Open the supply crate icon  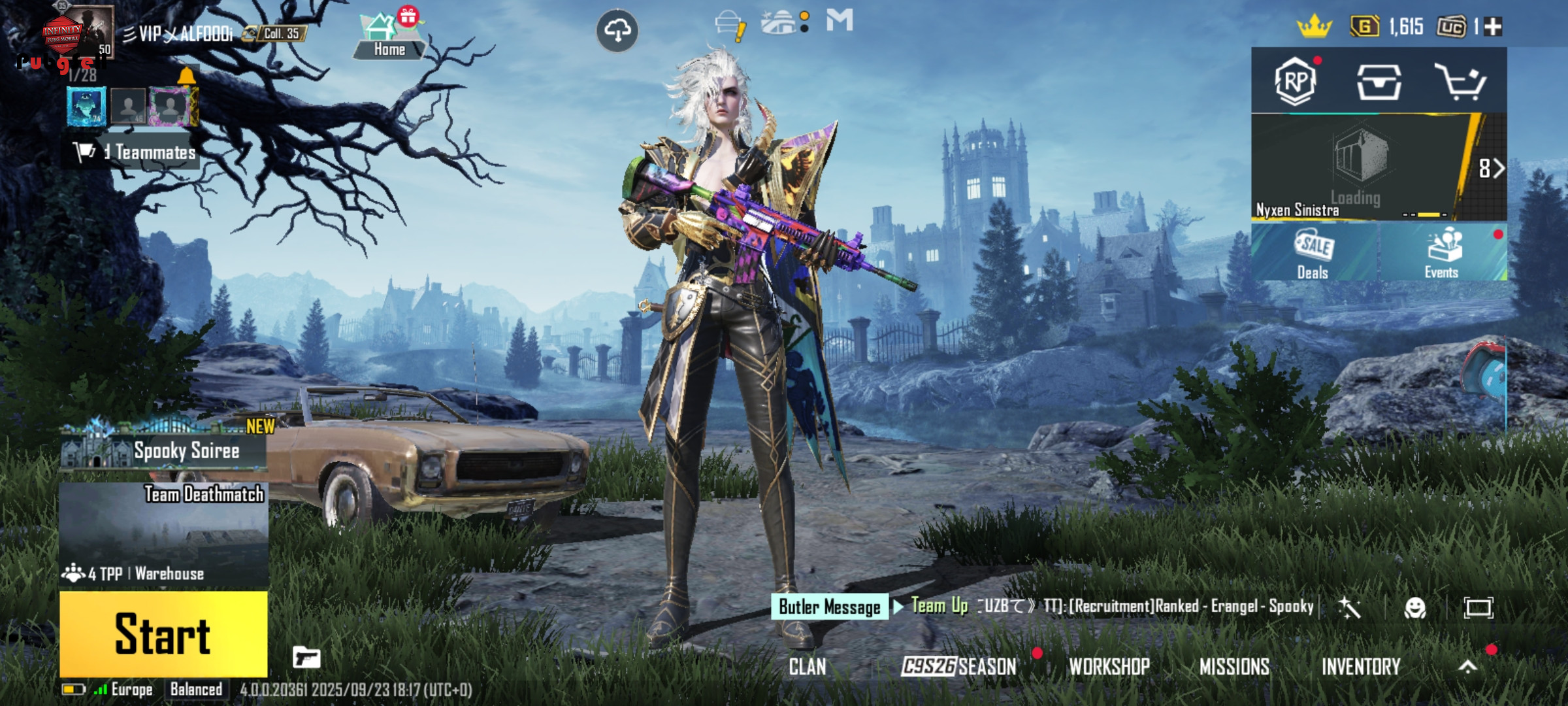click(1379, 82)
